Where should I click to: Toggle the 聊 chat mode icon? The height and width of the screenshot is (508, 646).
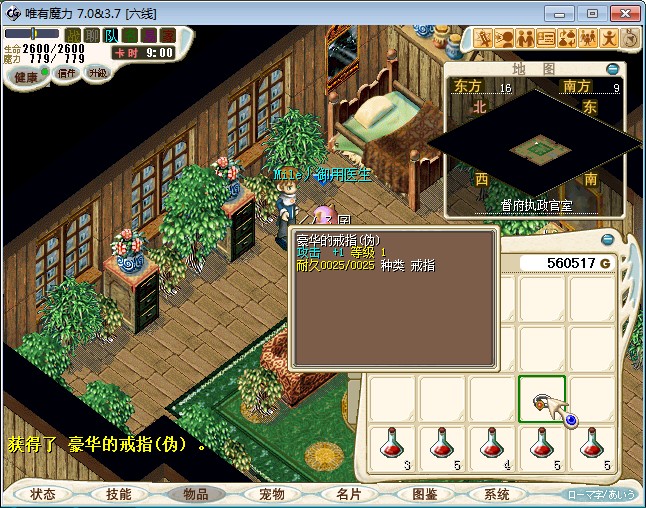point(92,34)
